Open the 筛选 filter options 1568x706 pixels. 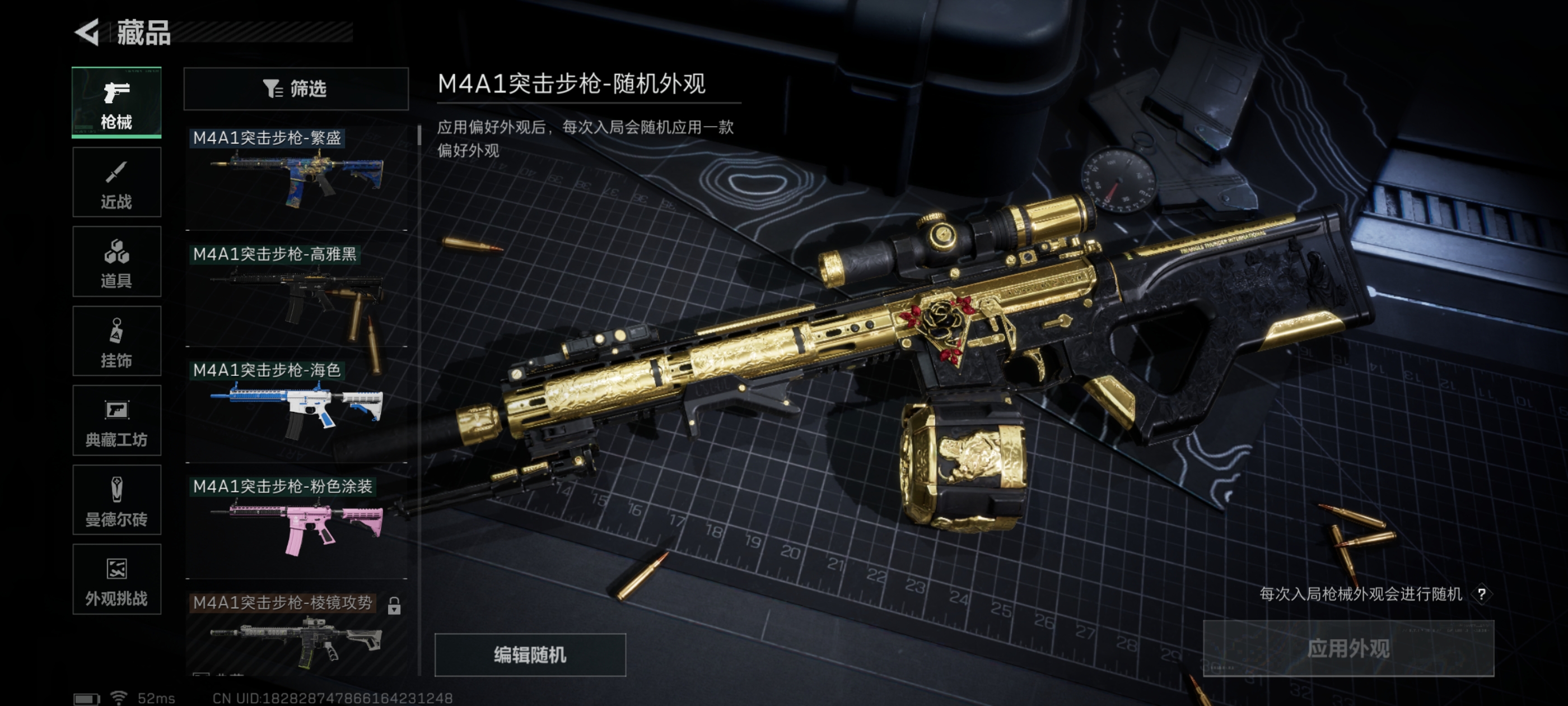coord(296,89)
